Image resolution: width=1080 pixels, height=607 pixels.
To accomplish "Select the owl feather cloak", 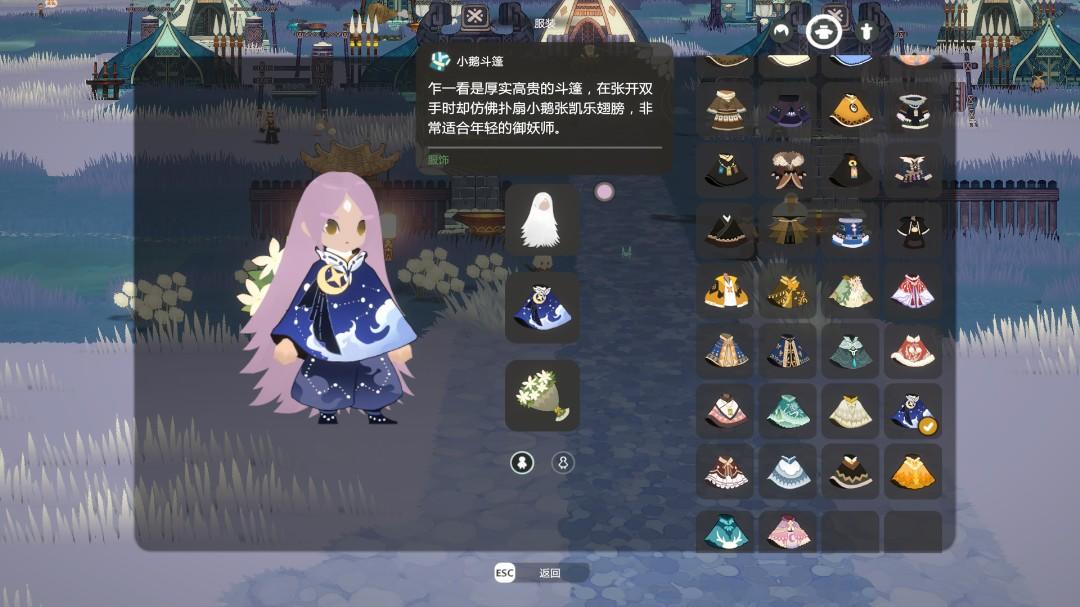I will coord(788,171).
